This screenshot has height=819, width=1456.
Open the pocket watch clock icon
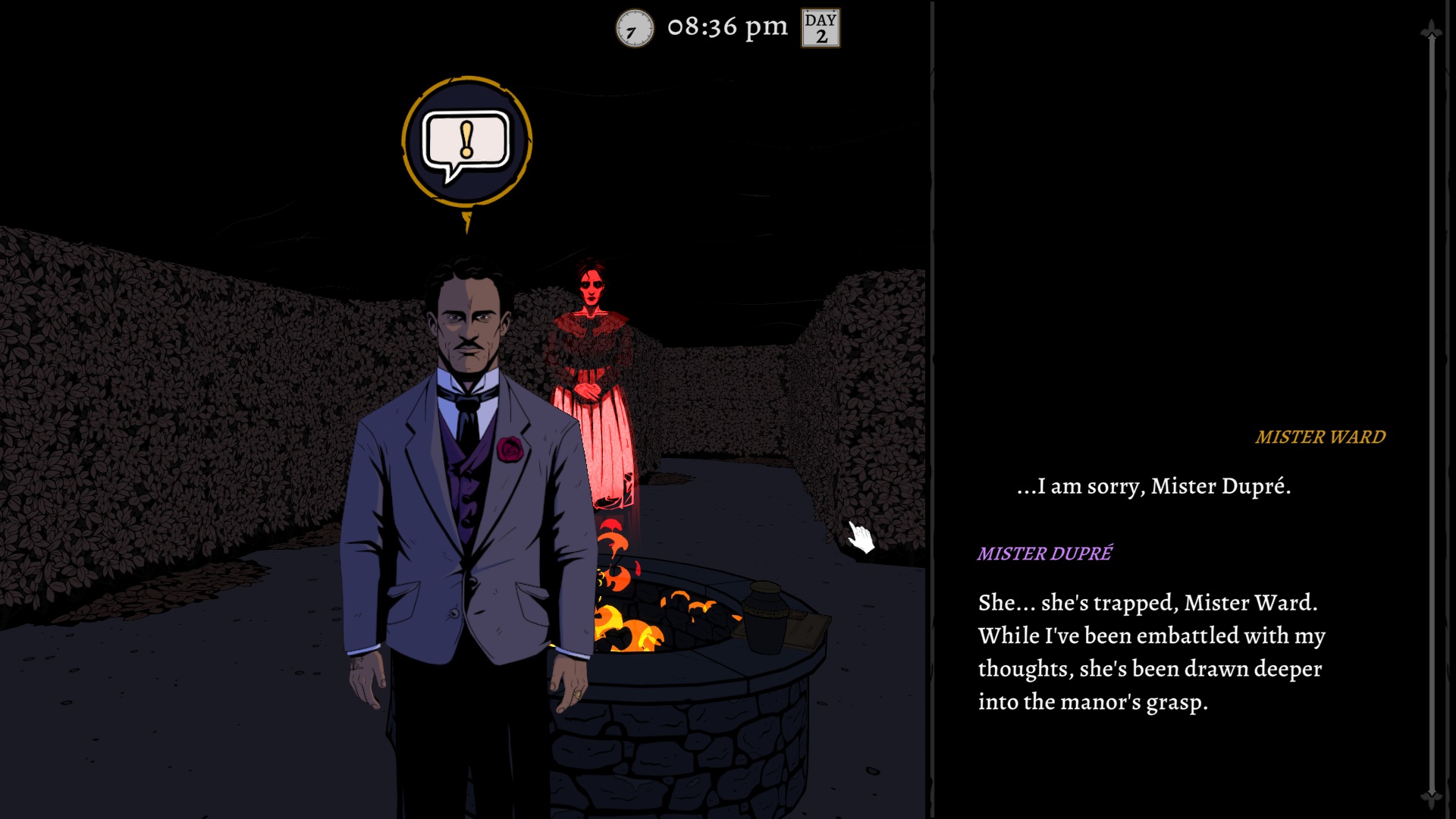(x=634, y=29)
